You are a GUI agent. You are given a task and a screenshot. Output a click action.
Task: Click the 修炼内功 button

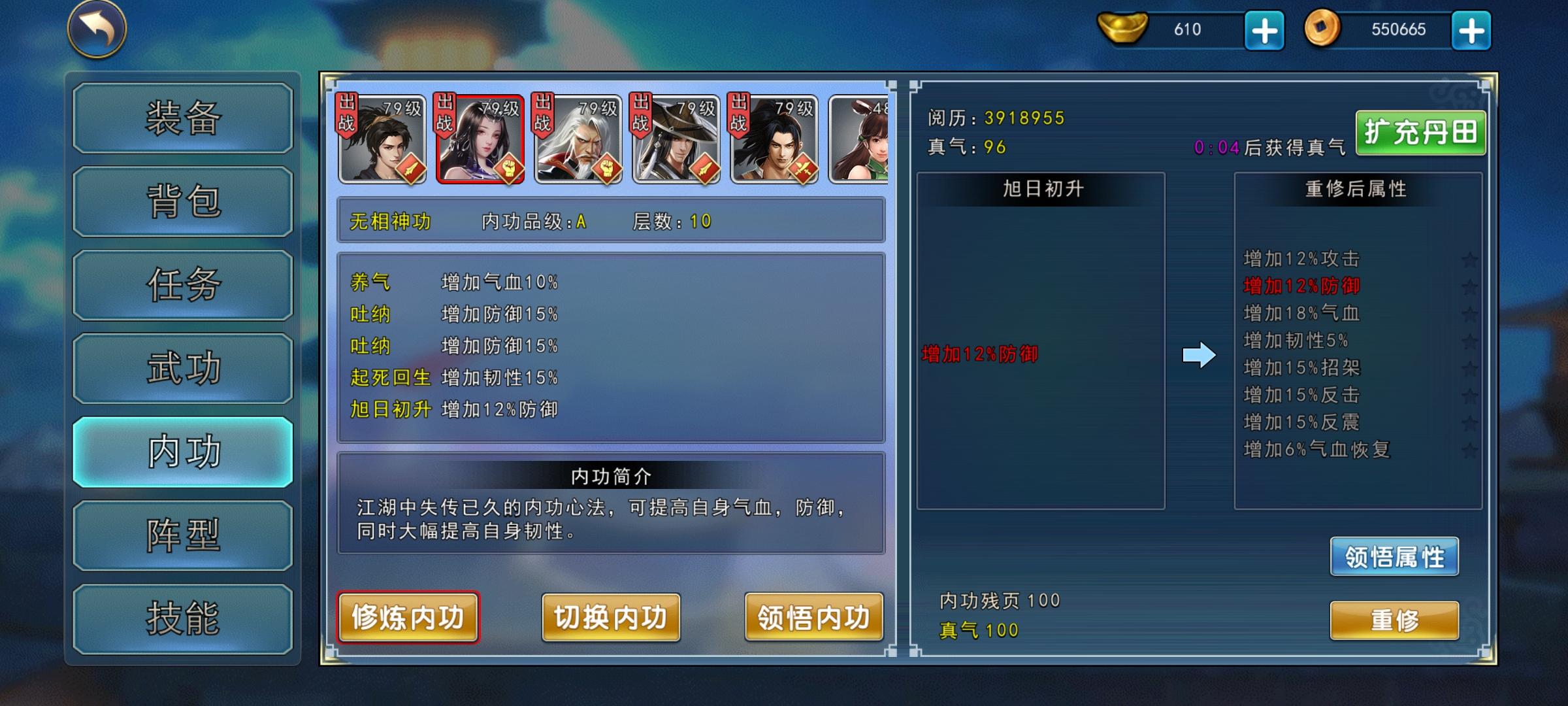[408, 617]
